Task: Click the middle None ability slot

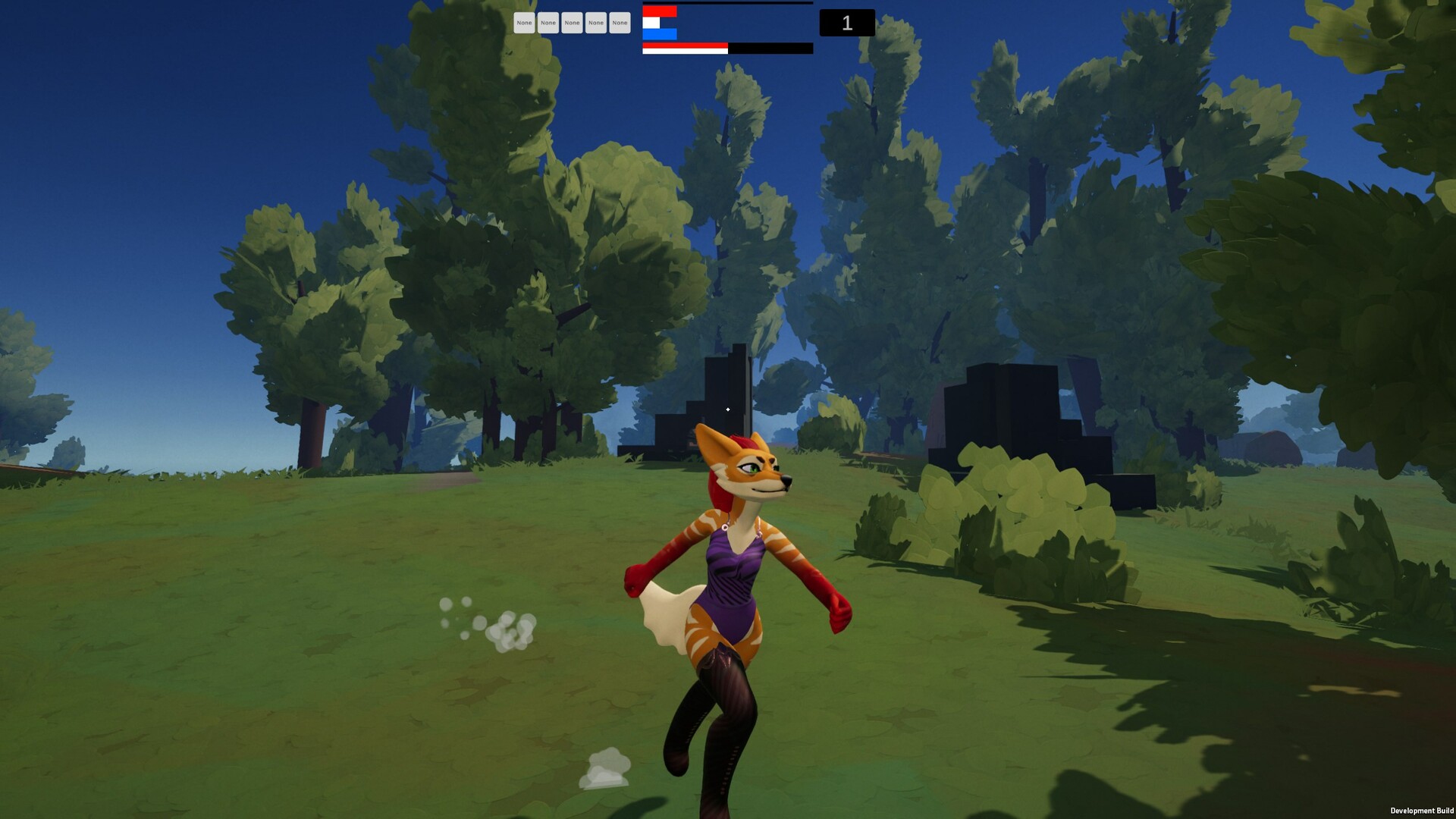Action: click(572, 23)
